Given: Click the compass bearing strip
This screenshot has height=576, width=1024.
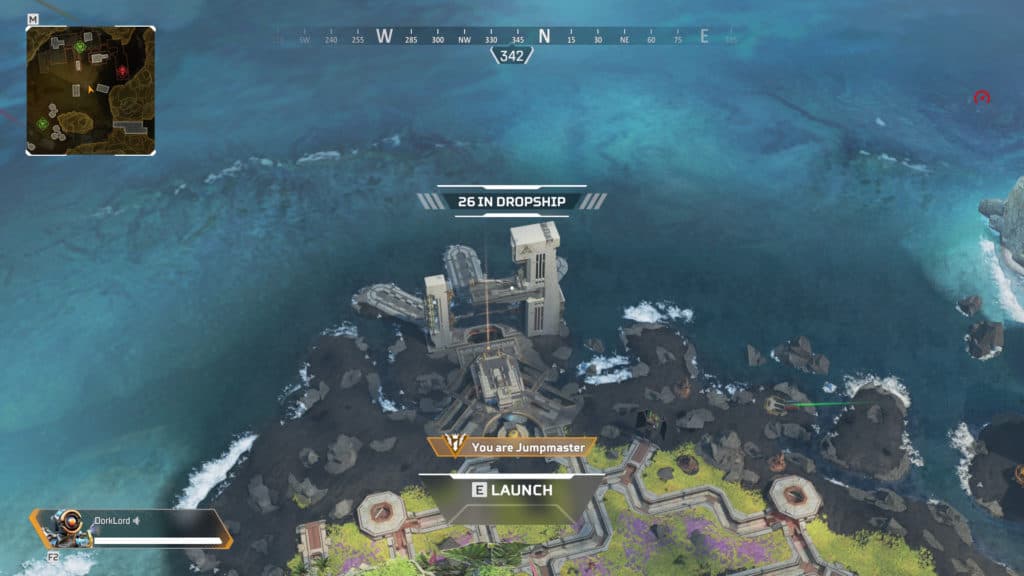Looking at the screenshot, I should click(x=512, y=37).
